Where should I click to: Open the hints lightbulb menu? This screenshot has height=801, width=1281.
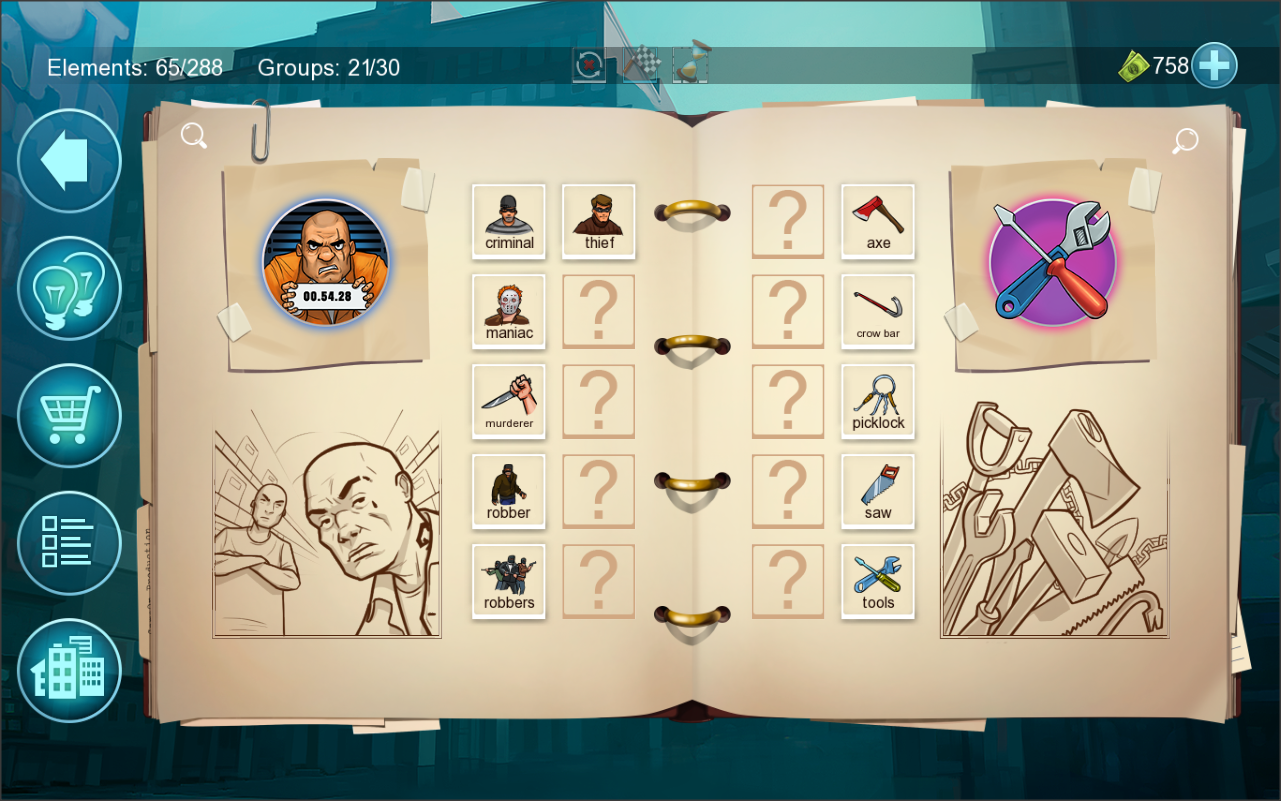coord(68,287)
